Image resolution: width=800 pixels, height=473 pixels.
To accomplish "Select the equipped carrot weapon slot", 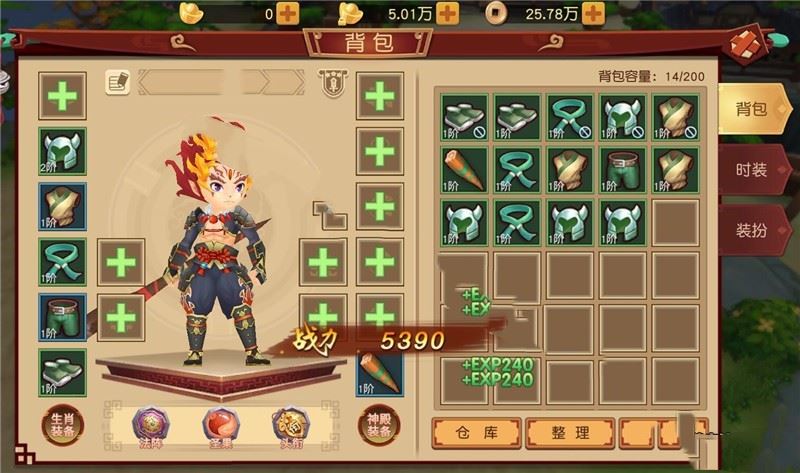I will (x=381, y=372).
